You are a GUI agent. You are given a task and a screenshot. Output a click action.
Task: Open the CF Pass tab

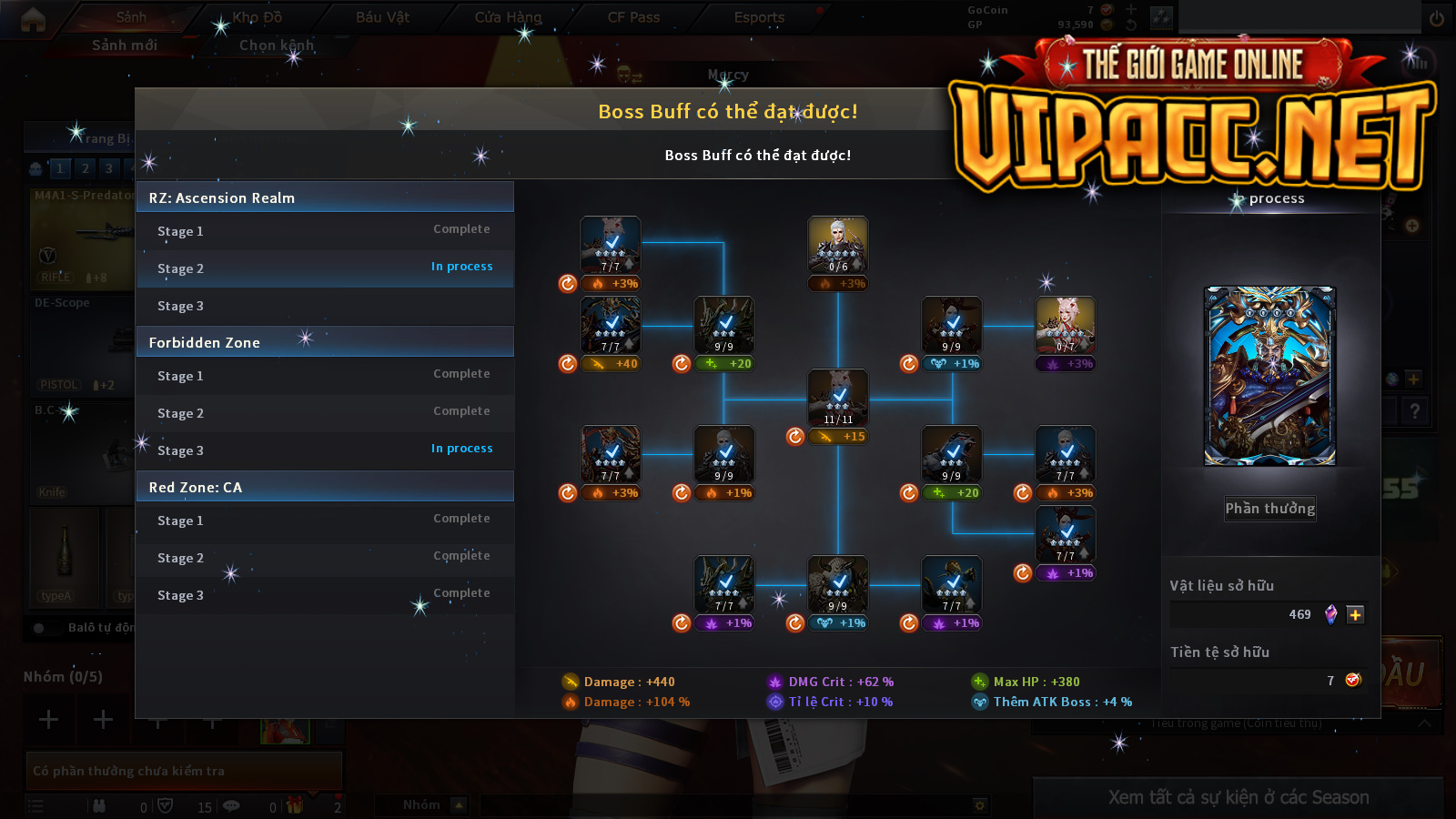pyautogui.click(x=633, y=17)
